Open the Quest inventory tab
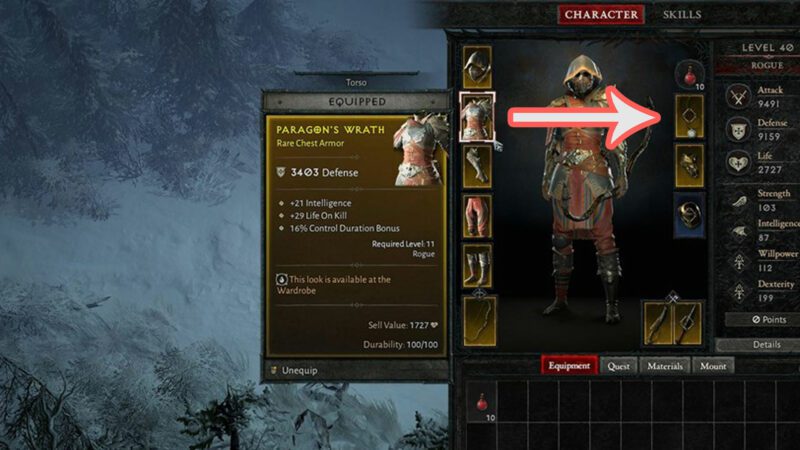Screen dimensions: 800x450 [619, 366]
